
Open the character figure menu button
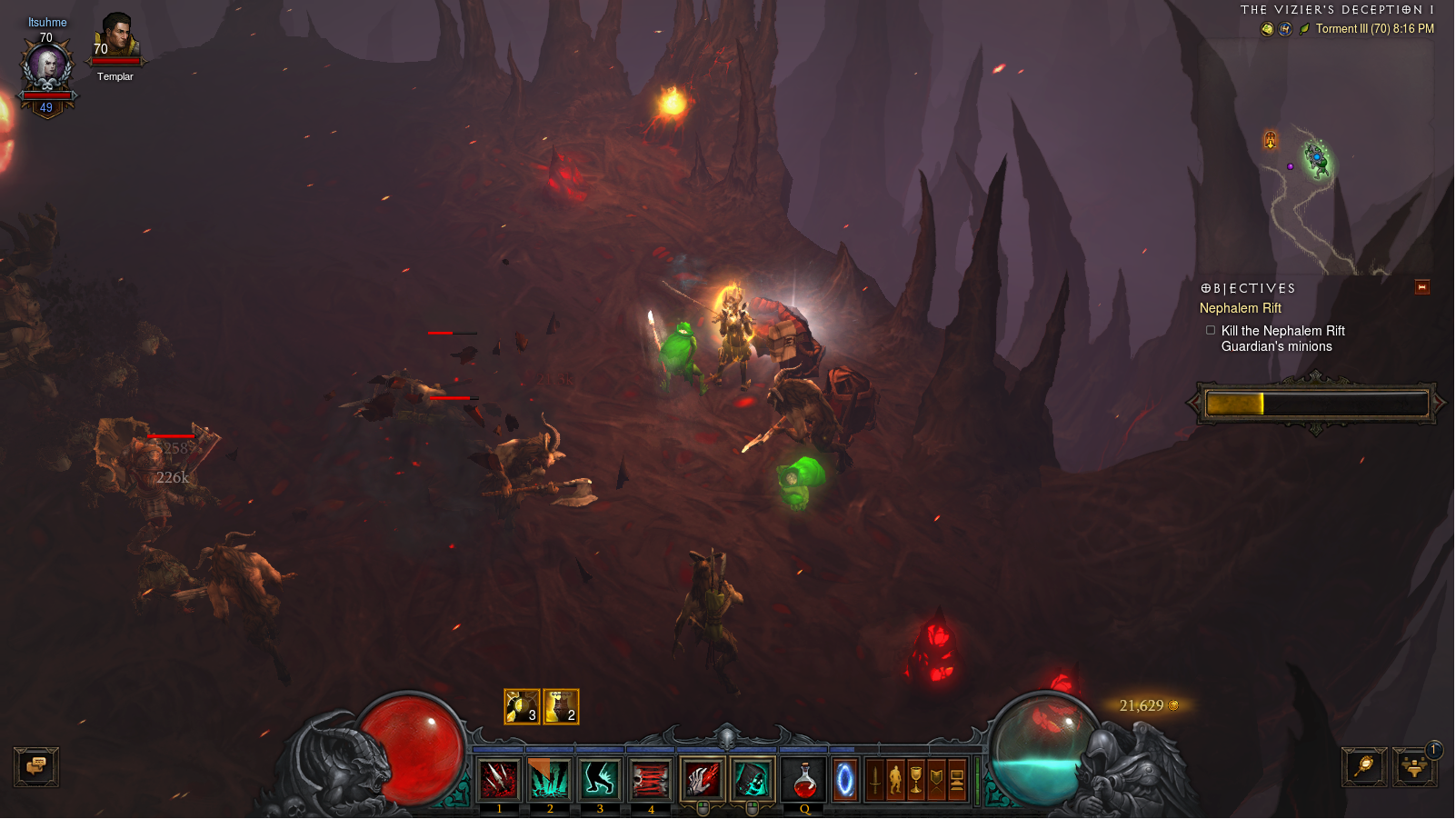tap(895, 780)
